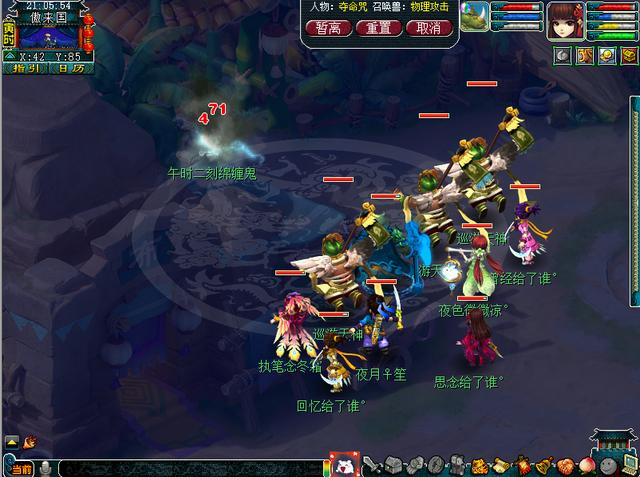Open the 日历 calendar button
This screenshot has height=477, width=640.
tap(71, 69)
